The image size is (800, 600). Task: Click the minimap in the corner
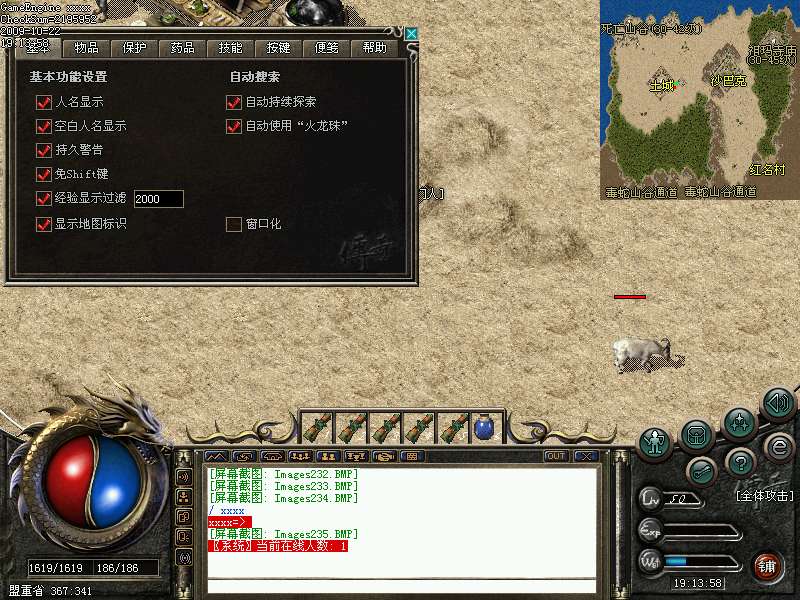[x=699, y=99]
